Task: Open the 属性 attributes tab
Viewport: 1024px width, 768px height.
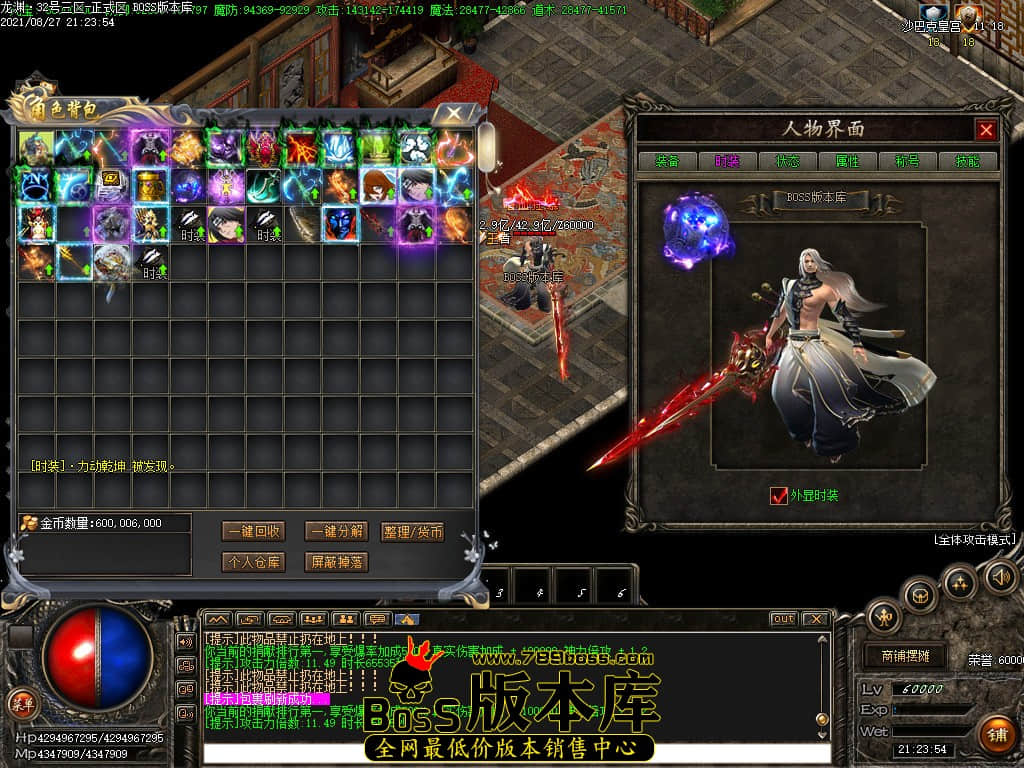Action: [847, 161]
